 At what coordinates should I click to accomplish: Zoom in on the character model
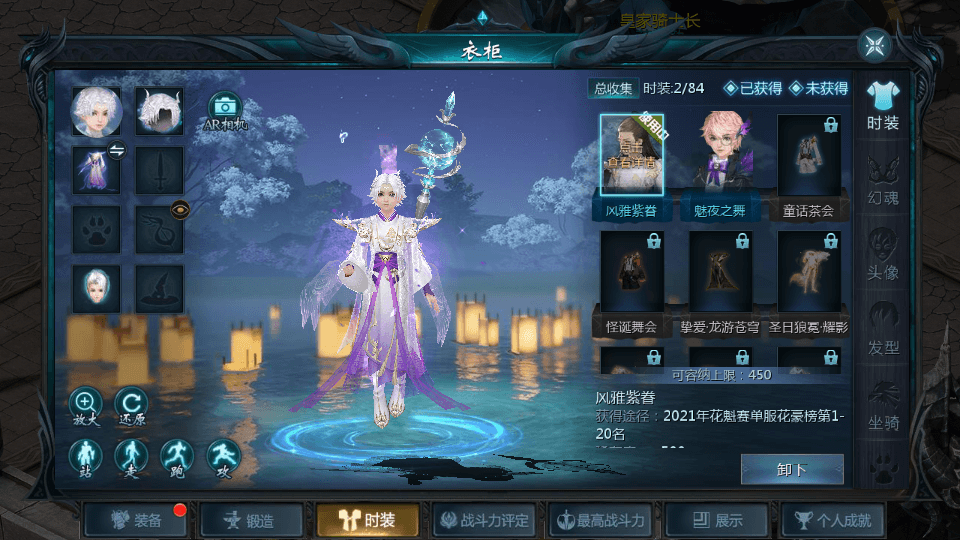(x=85, y=404)
